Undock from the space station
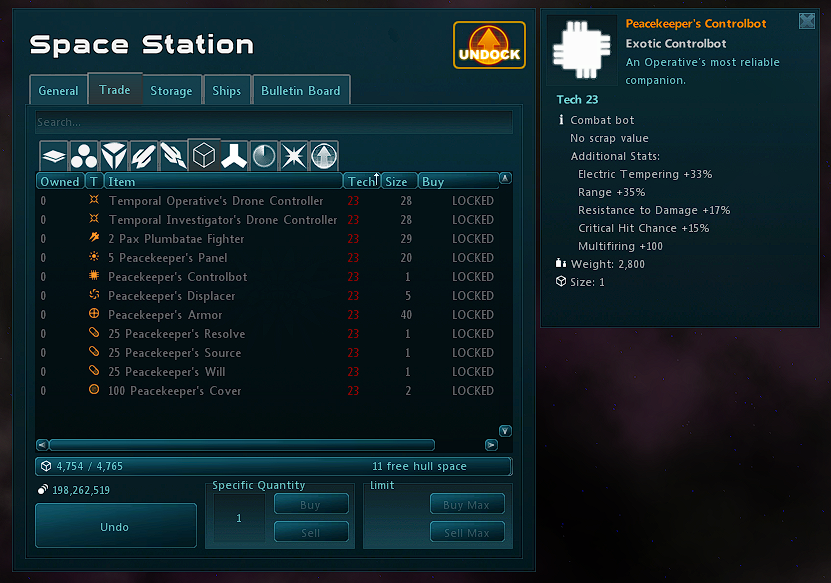Viewport: 831px width, 583px height. point(489,46)
